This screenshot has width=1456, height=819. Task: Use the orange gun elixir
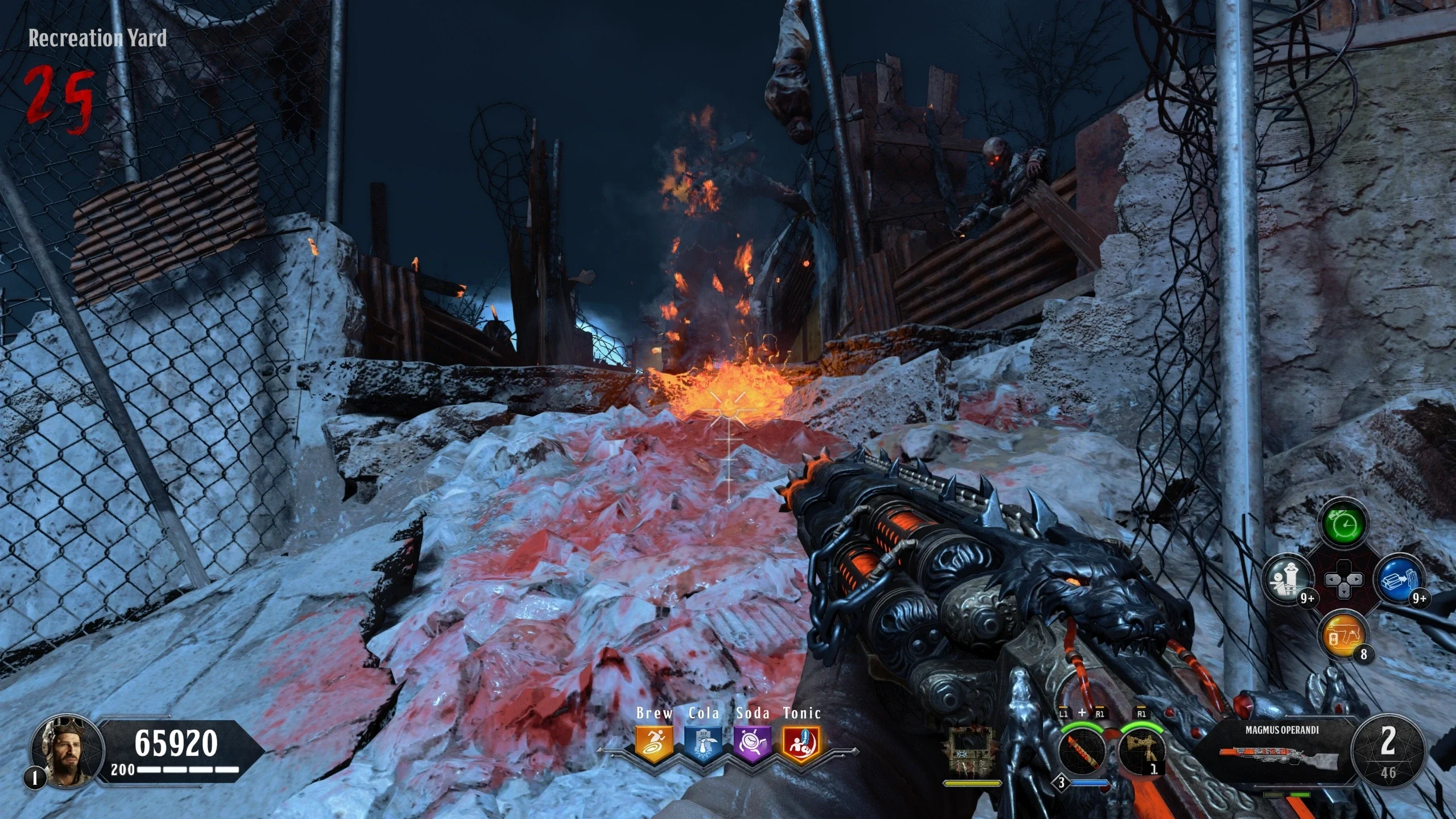coord(1344,635)
